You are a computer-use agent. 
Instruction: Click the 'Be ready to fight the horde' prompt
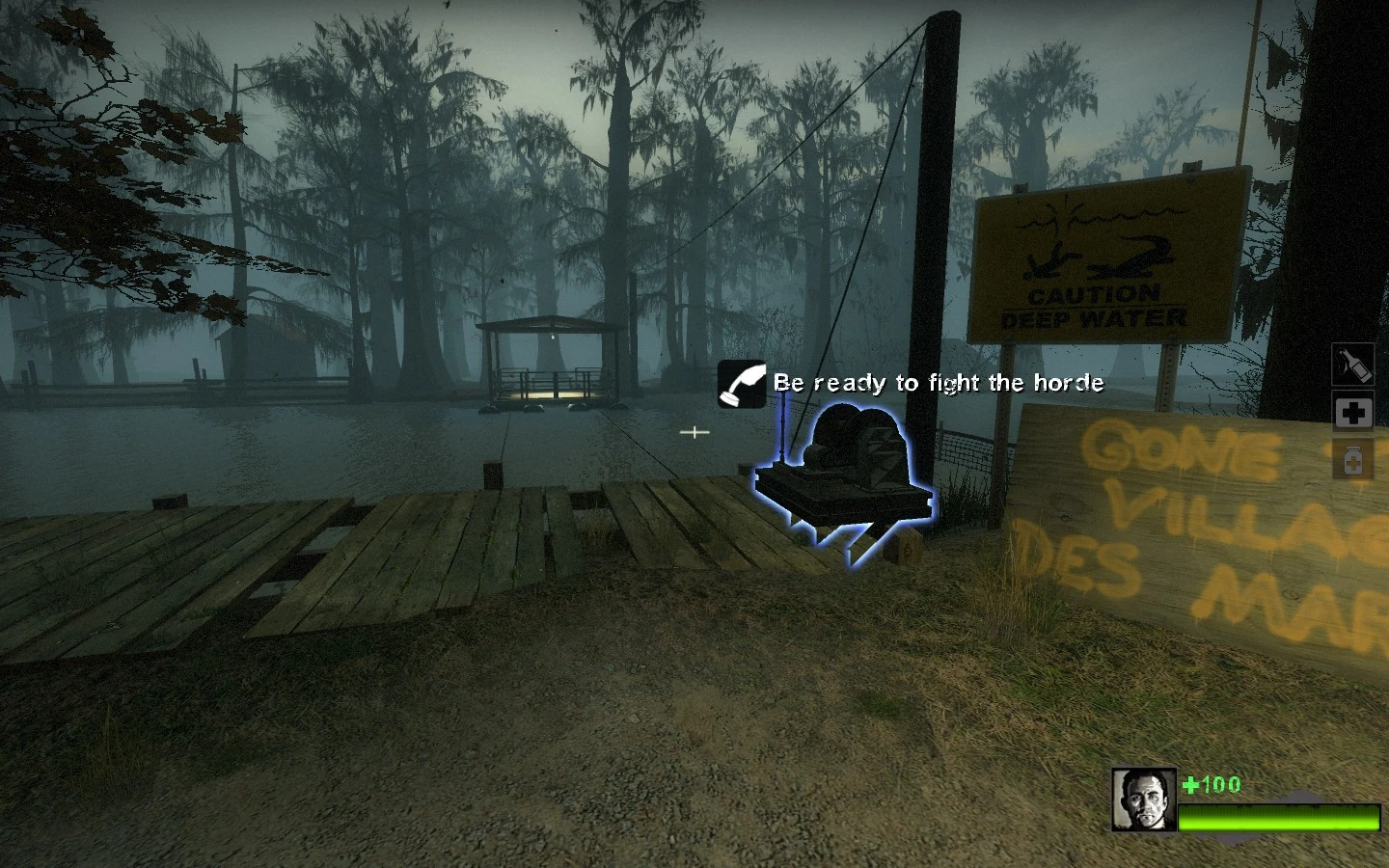tap(938, 383)
